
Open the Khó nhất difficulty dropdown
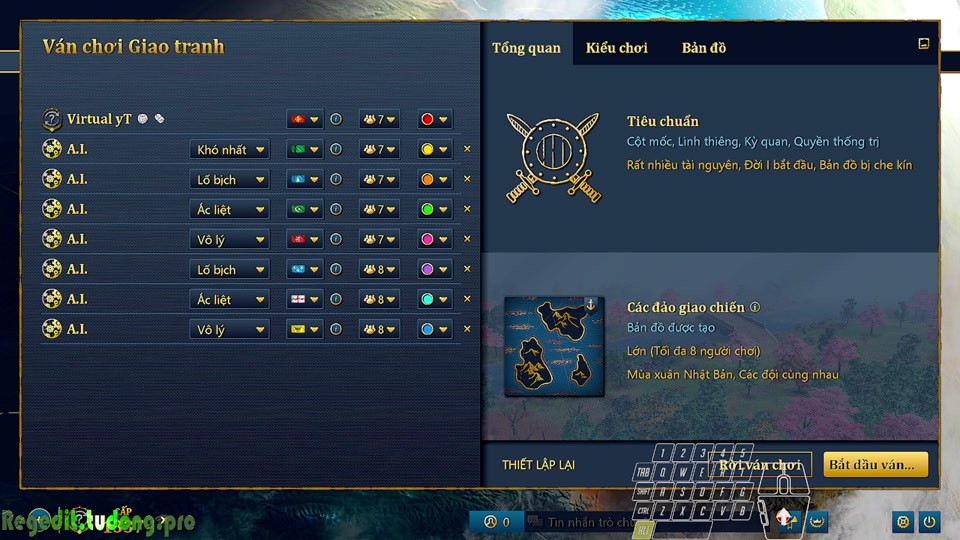click(229, 150)
